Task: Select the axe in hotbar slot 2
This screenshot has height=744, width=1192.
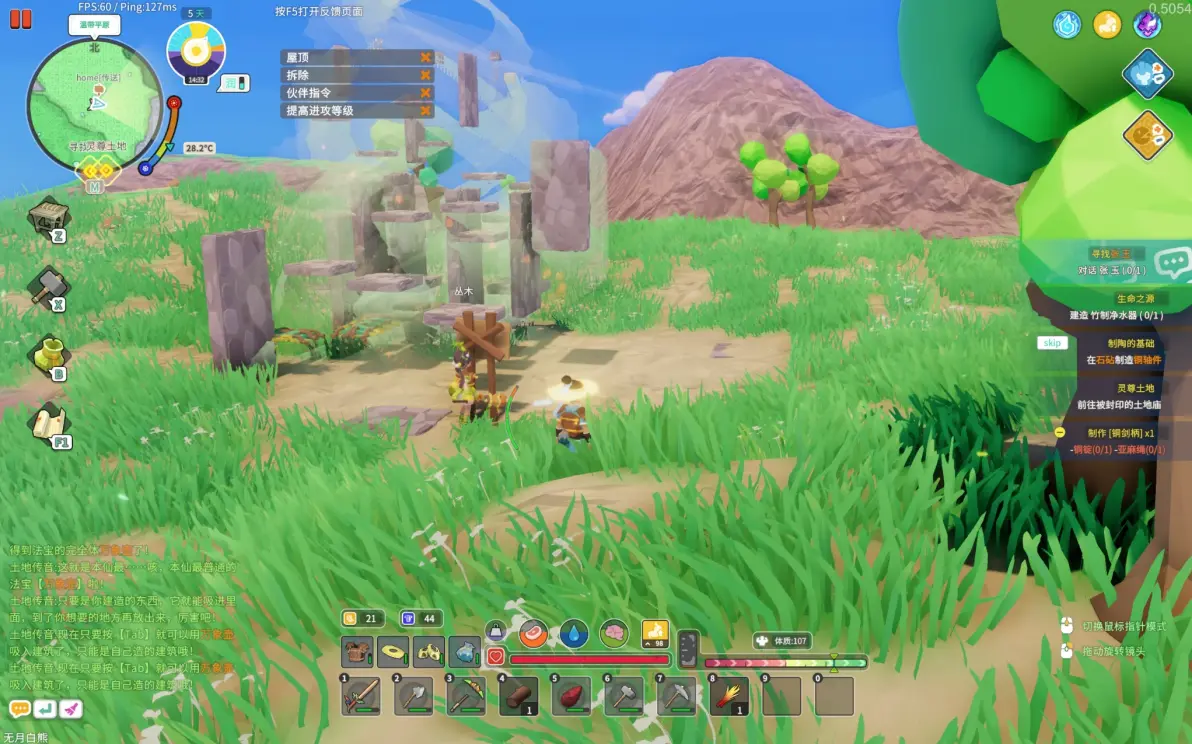Action: click(x=413, y=696)
